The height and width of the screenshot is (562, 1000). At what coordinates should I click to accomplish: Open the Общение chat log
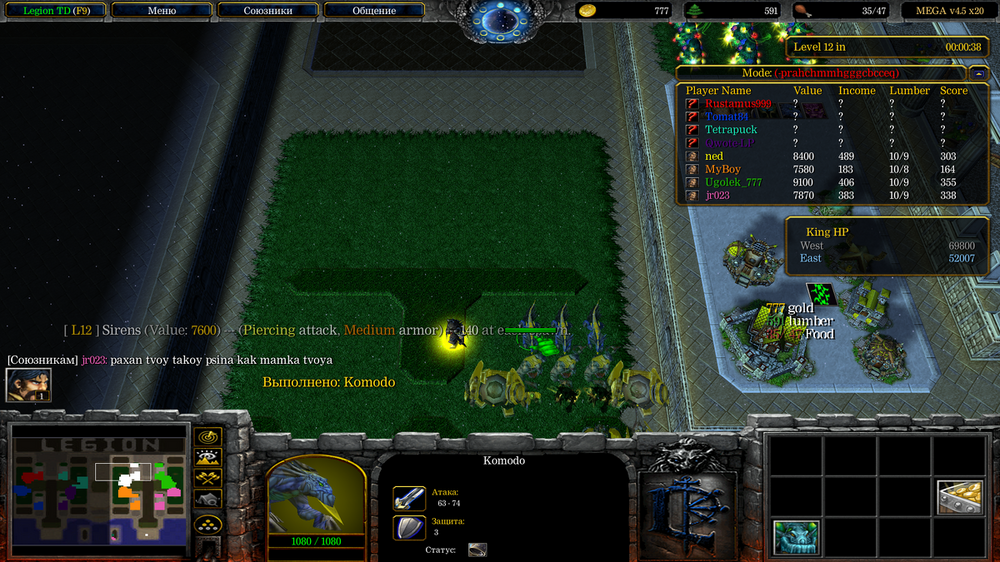(374, 11)
